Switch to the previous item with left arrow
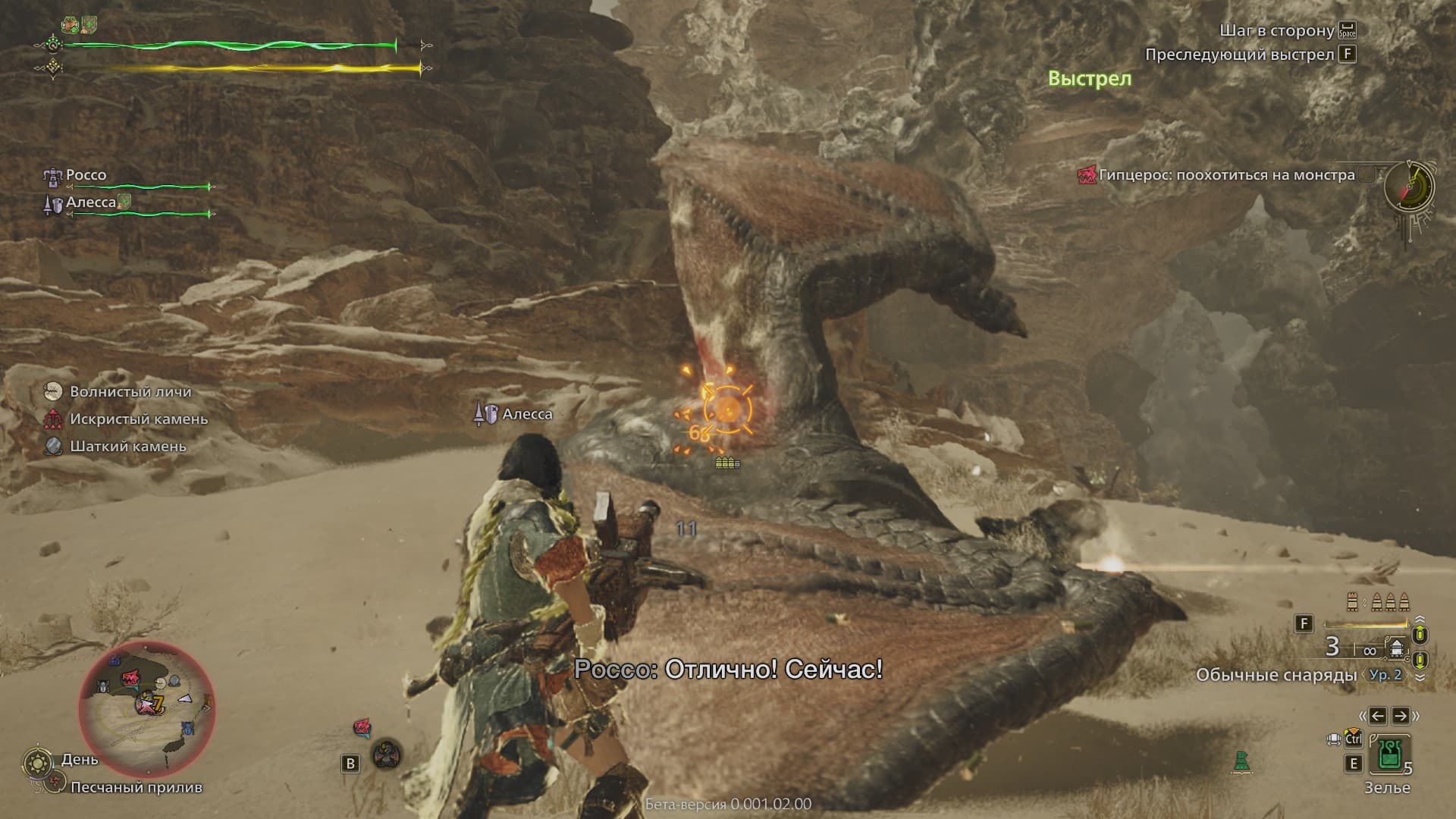This screenshot has height=819, width=1456. pos(1378,715)
